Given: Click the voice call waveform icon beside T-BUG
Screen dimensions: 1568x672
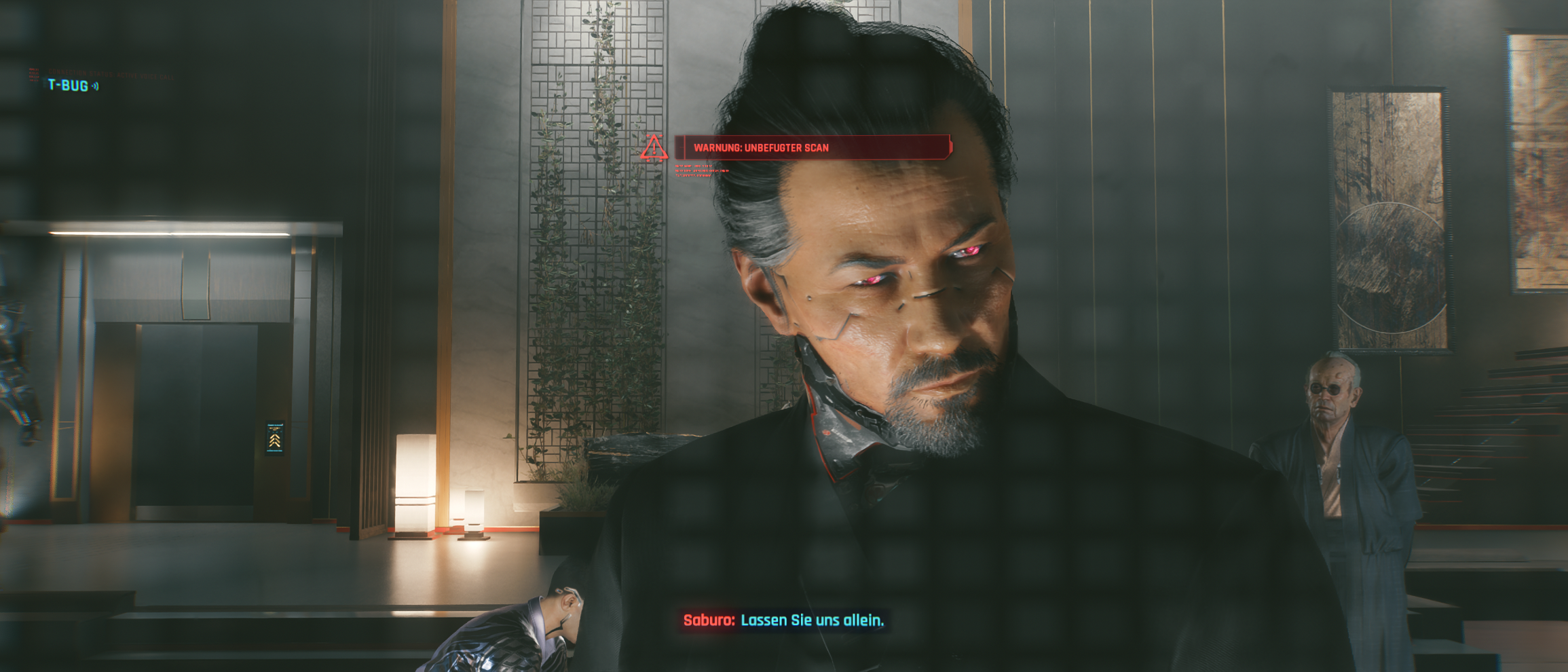Looking at the screenshot, I should [x=95, y=86].
